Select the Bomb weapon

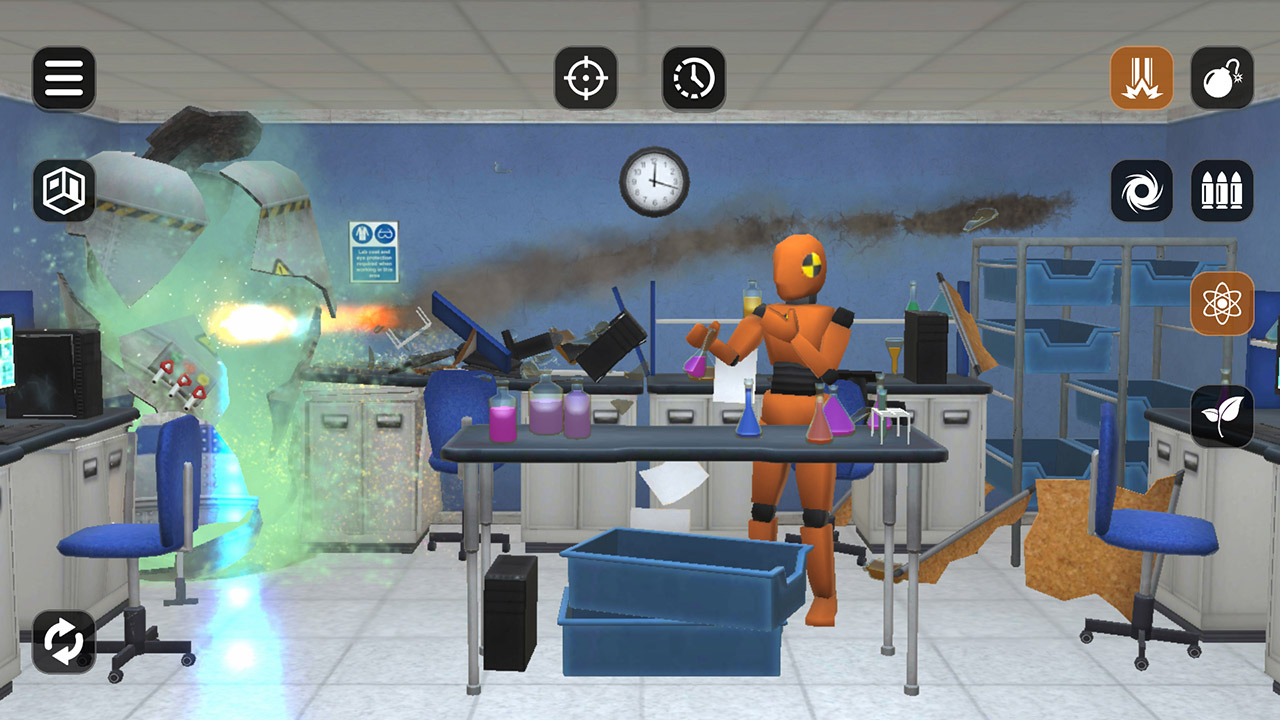tap(1224, 76)
